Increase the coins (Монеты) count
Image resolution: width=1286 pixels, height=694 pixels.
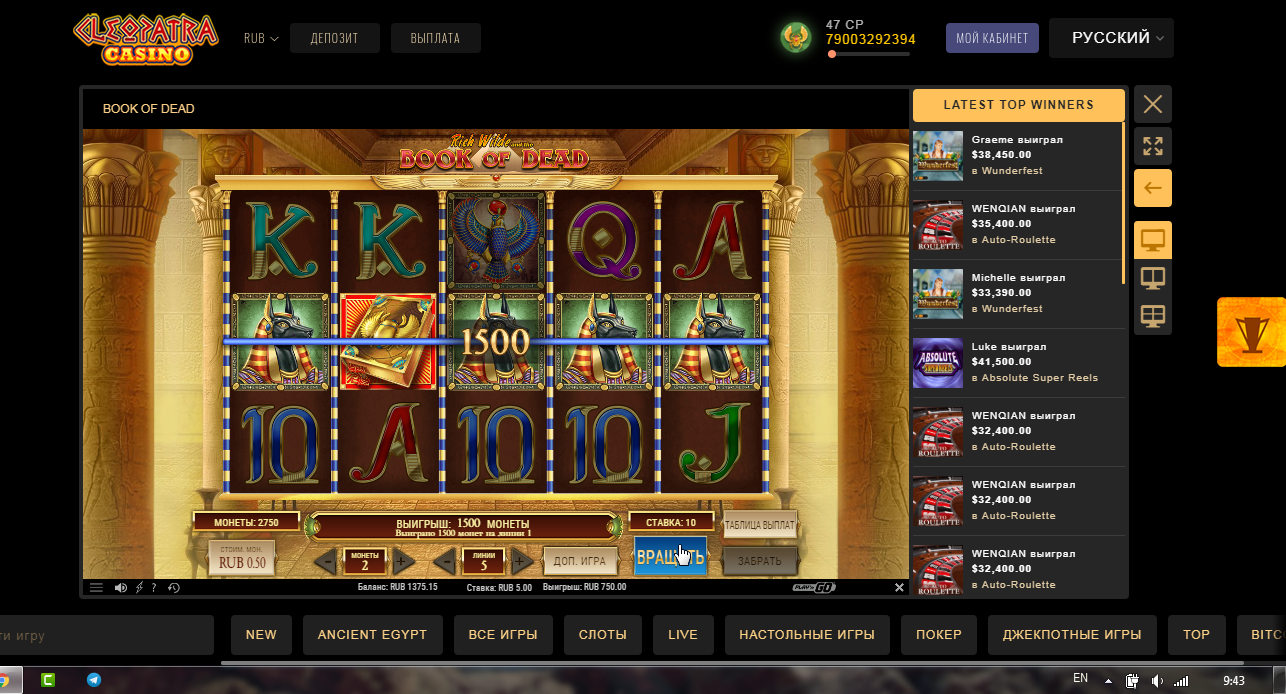point(401,561)
